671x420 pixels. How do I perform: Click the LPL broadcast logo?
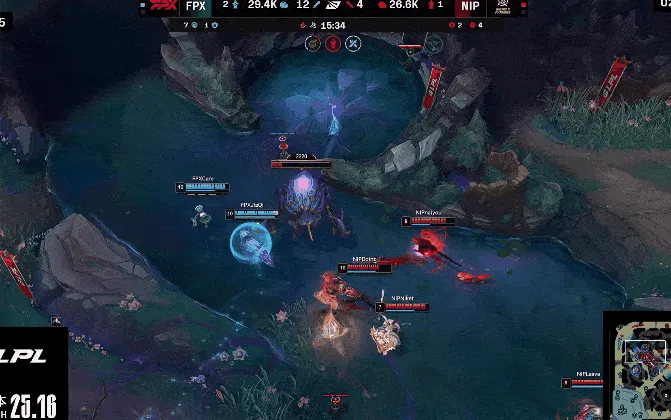(32, 356)
